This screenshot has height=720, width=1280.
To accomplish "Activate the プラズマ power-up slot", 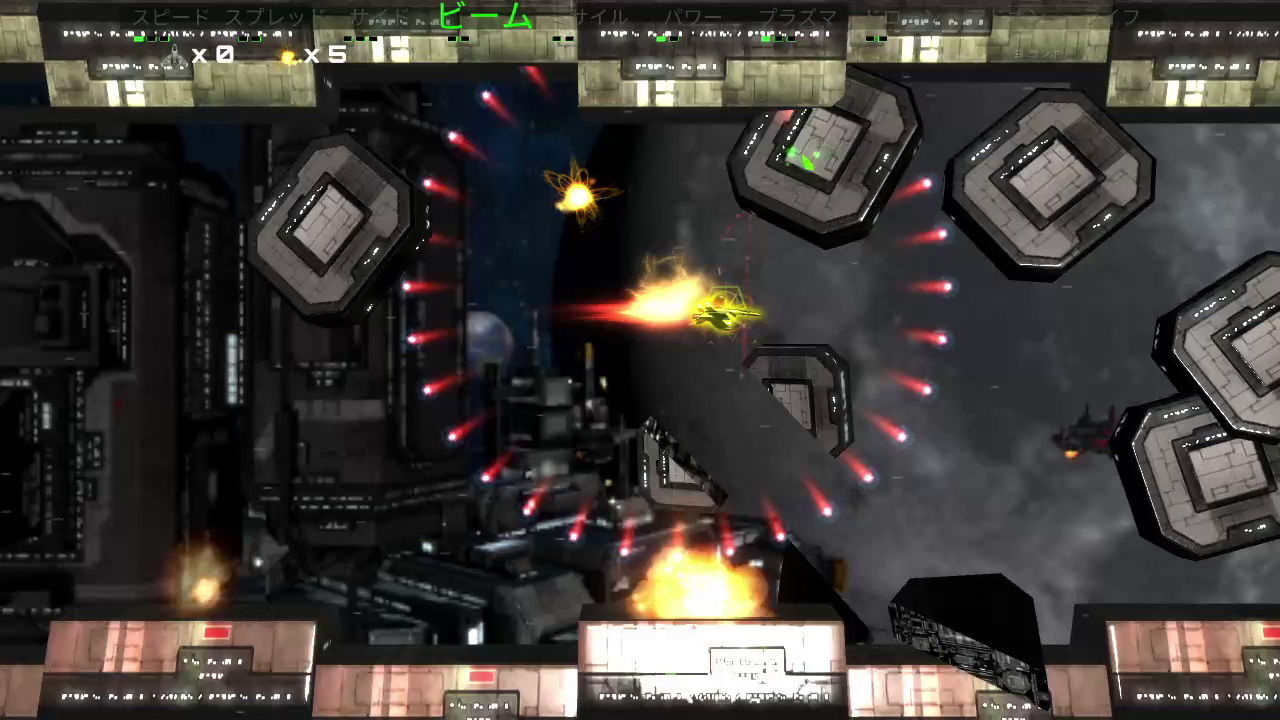I will [797, 18].
